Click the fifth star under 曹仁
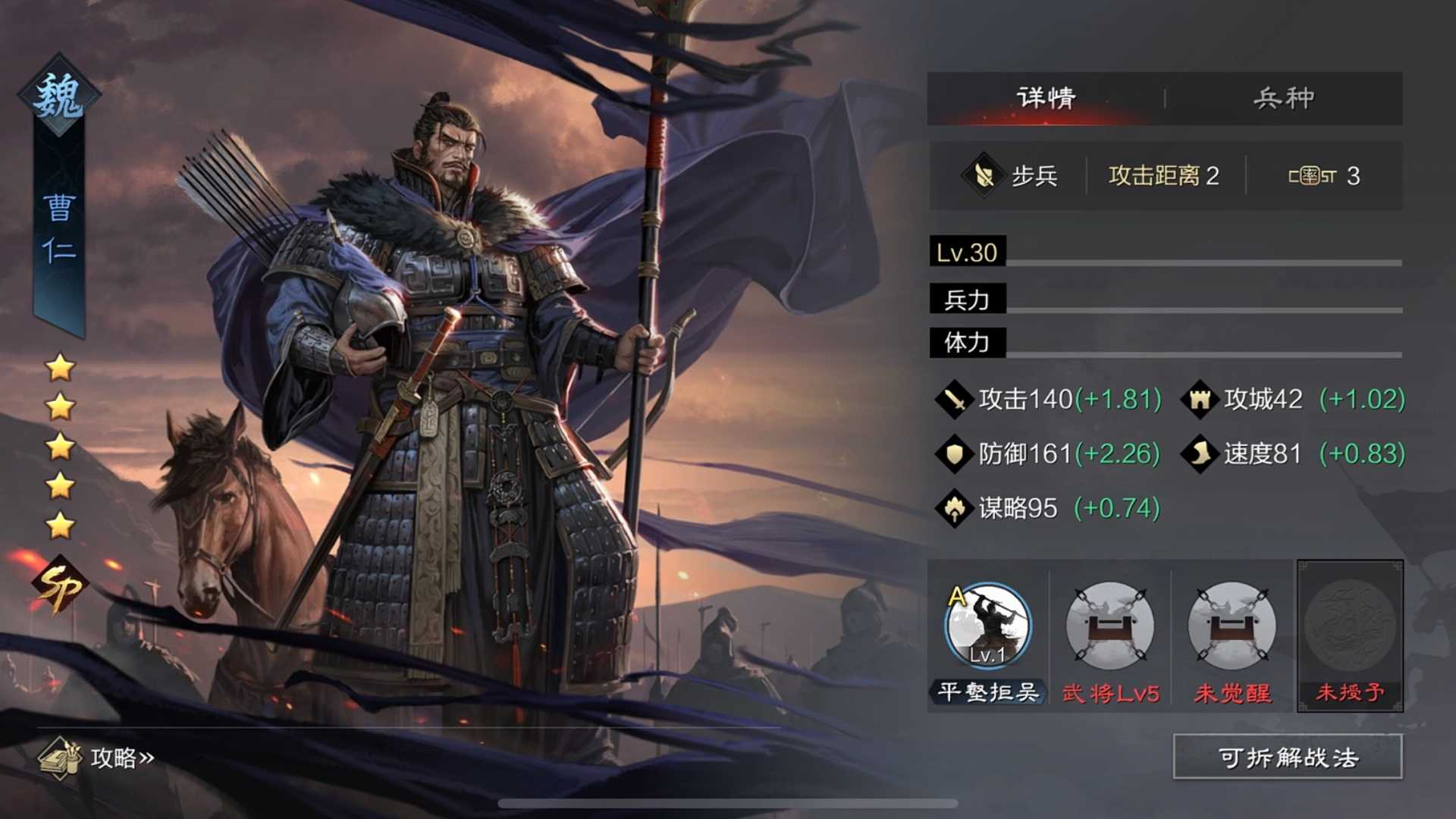The height and width of the screenshot is (819, 1456). [x=59, y=522]
